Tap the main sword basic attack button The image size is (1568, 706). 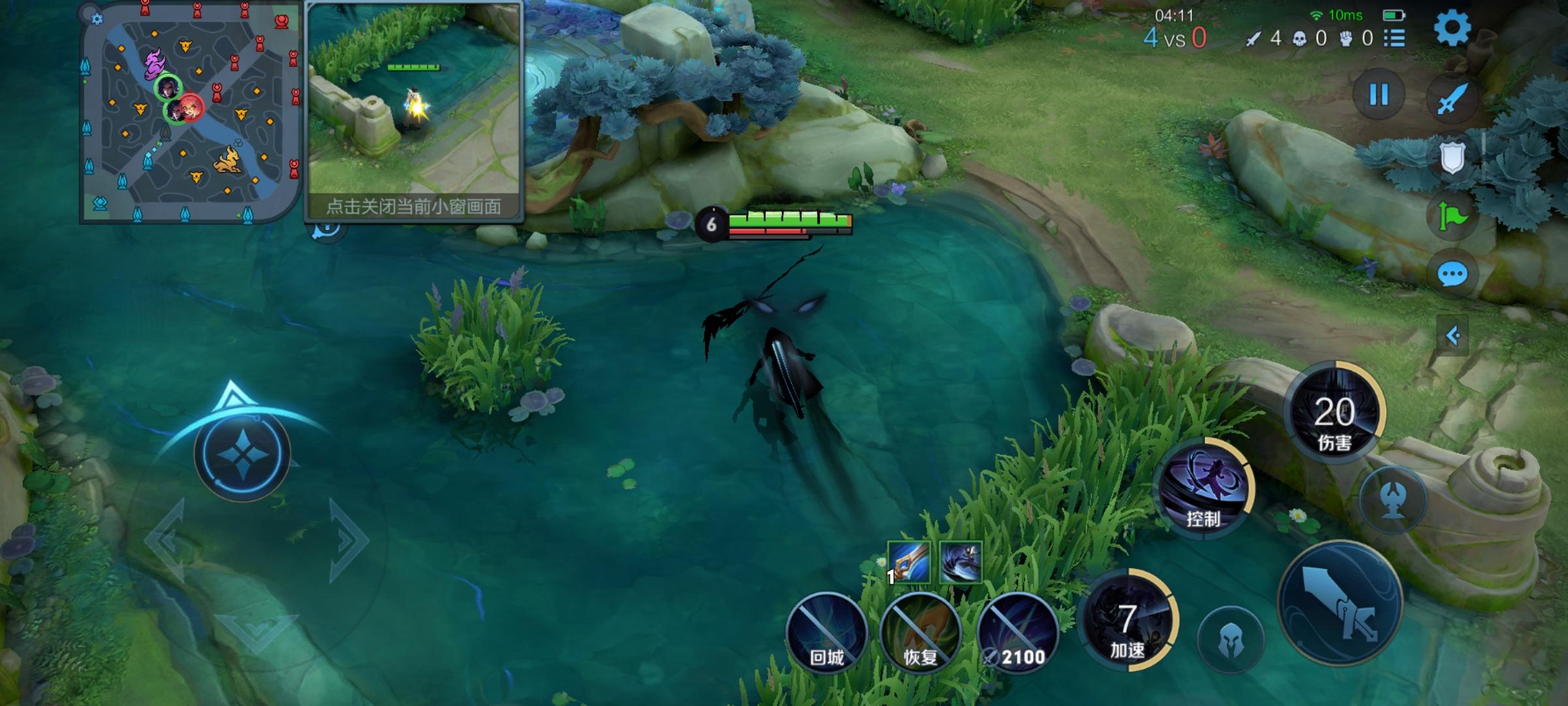click(1341, 603)
